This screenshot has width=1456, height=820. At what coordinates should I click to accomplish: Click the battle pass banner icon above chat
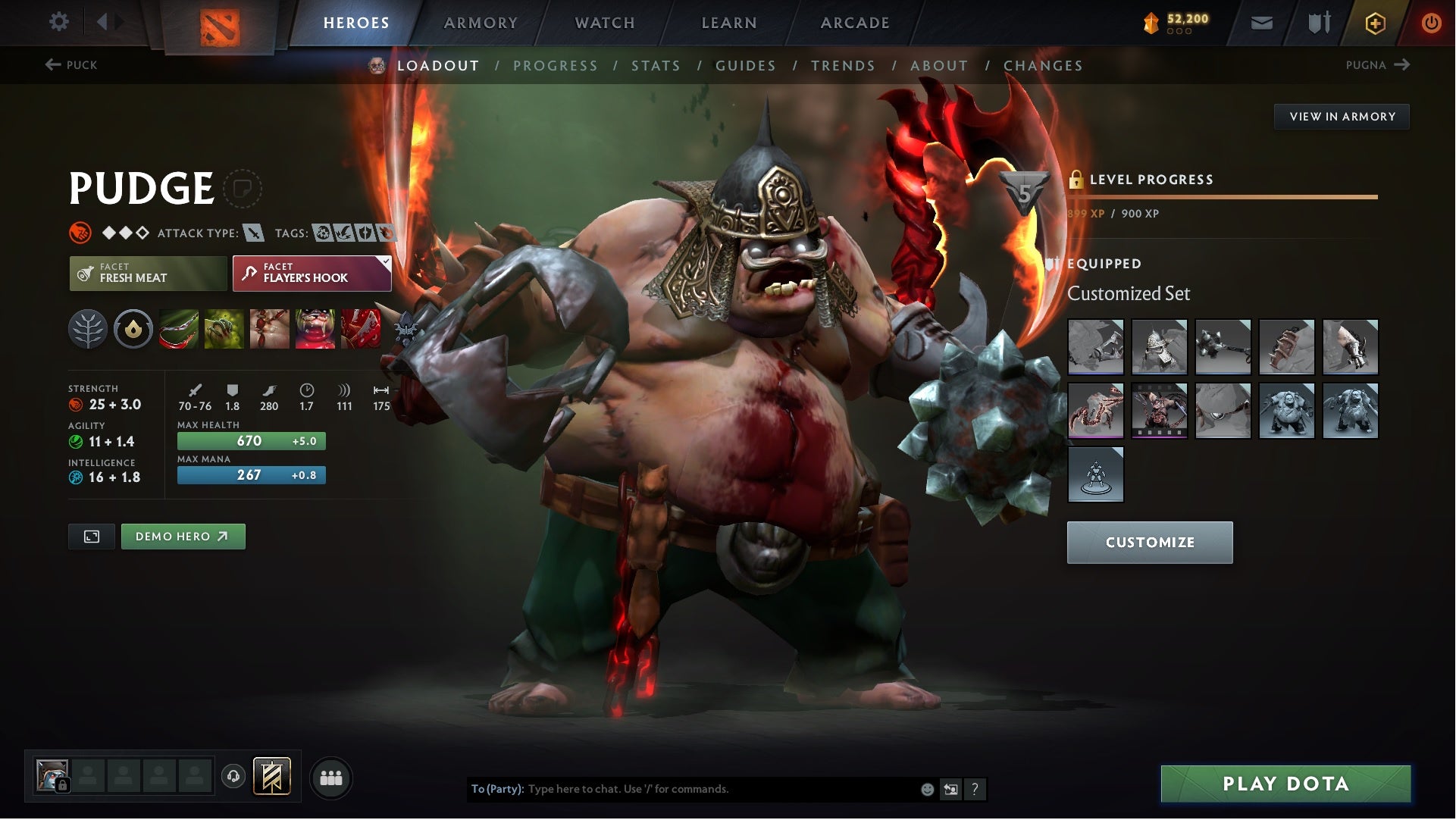coord(273,777)
